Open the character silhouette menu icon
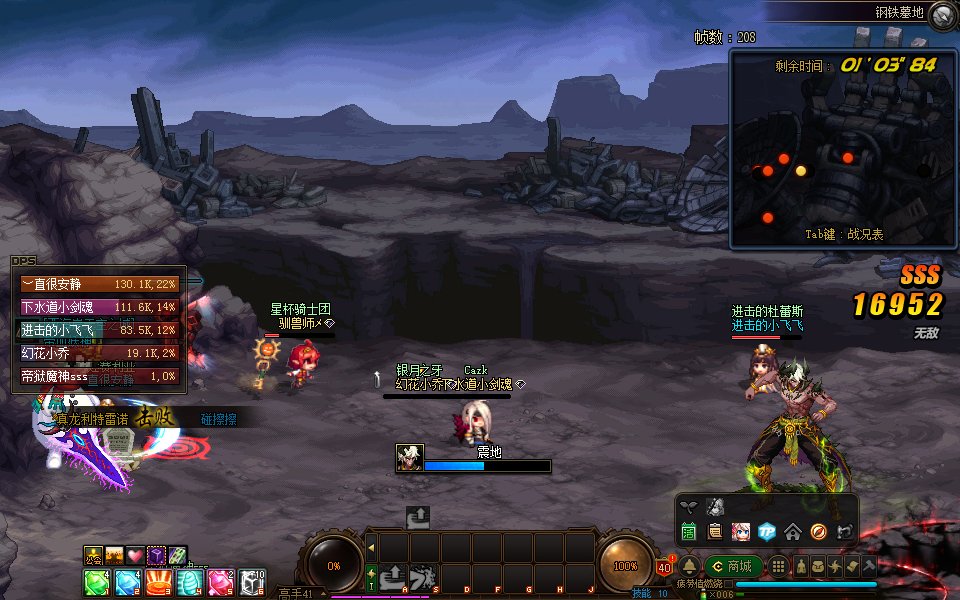960x600 pixels. 801,567
